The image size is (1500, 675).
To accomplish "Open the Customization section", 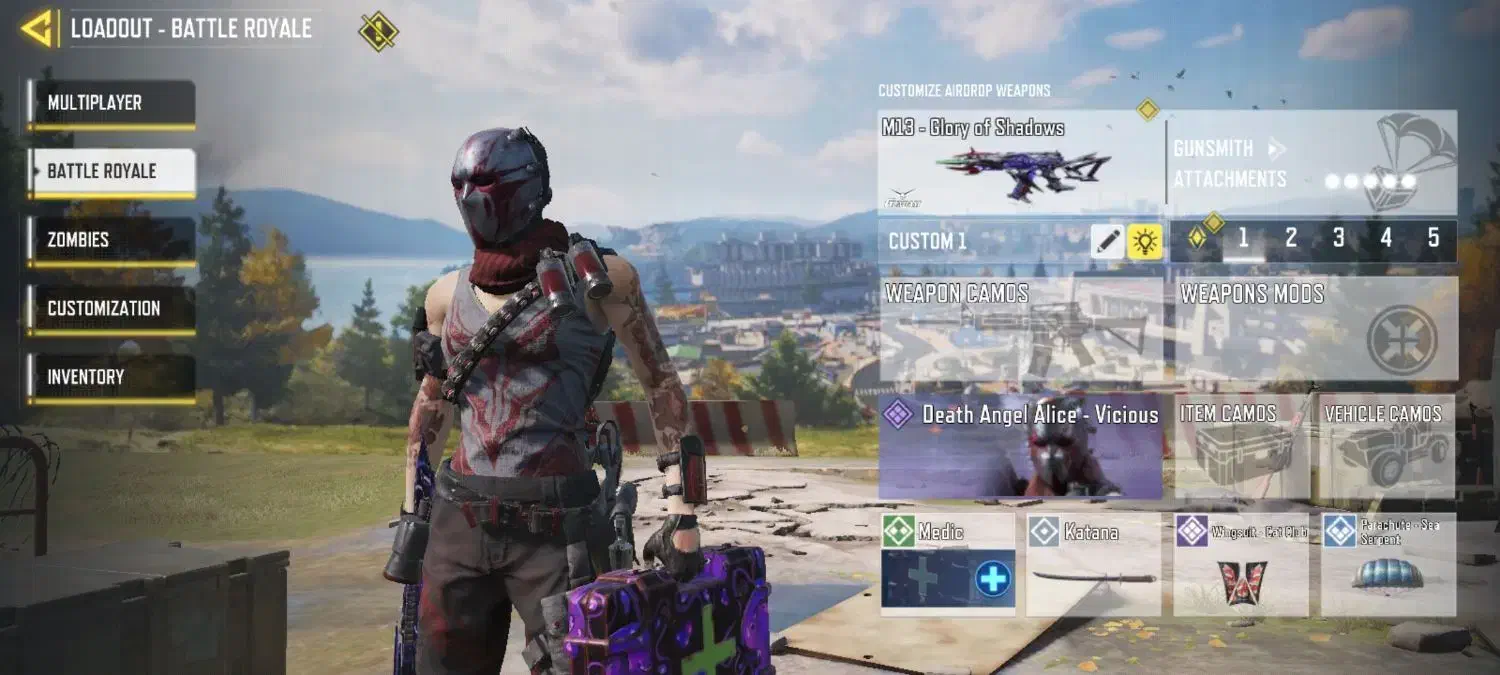I will point(111,308).
